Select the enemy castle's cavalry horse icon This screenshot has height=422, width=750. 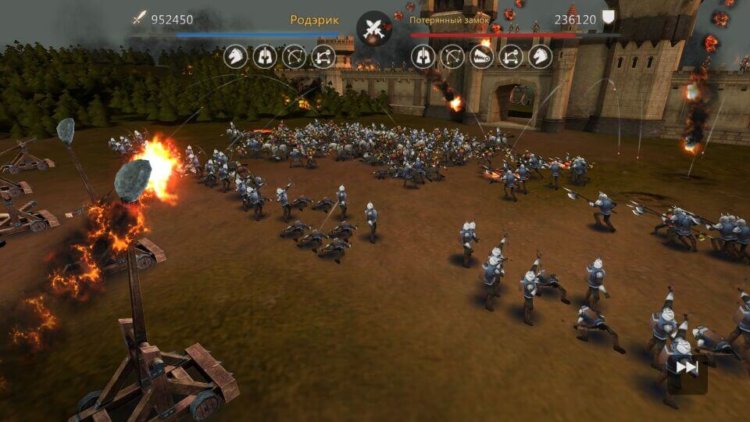pos(540,56)
